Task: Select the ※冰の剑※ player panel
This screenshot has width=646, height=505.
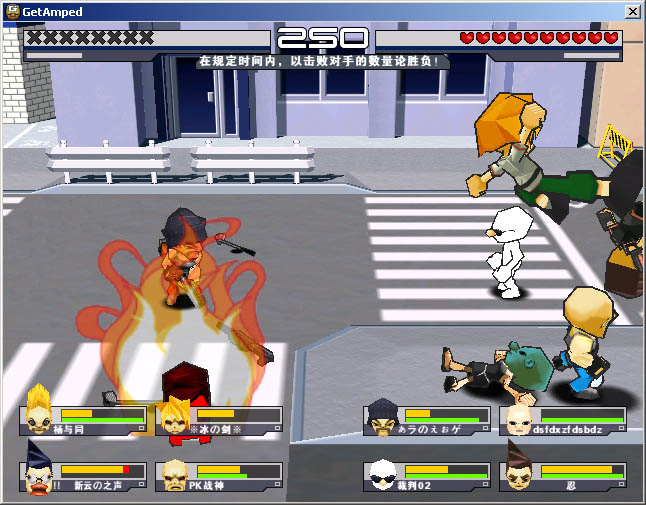Action: click(219, 421)
